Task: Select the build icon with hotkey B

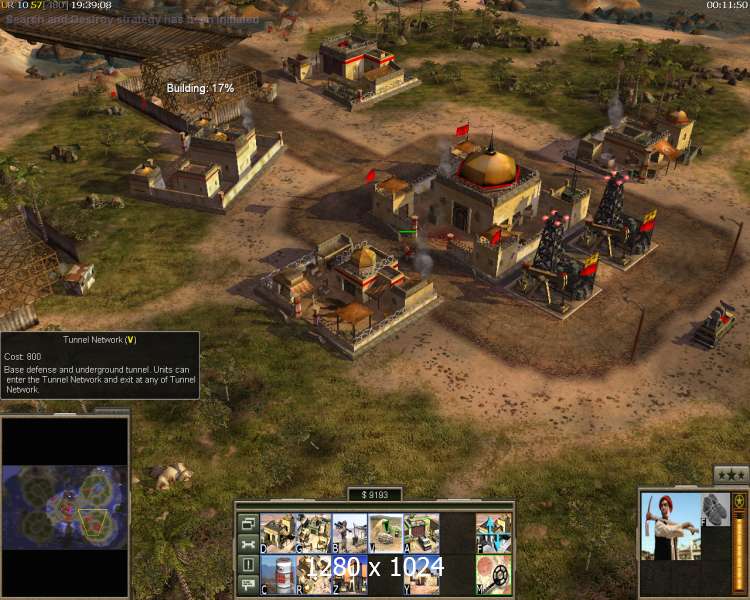Action: tap(349, 533)
